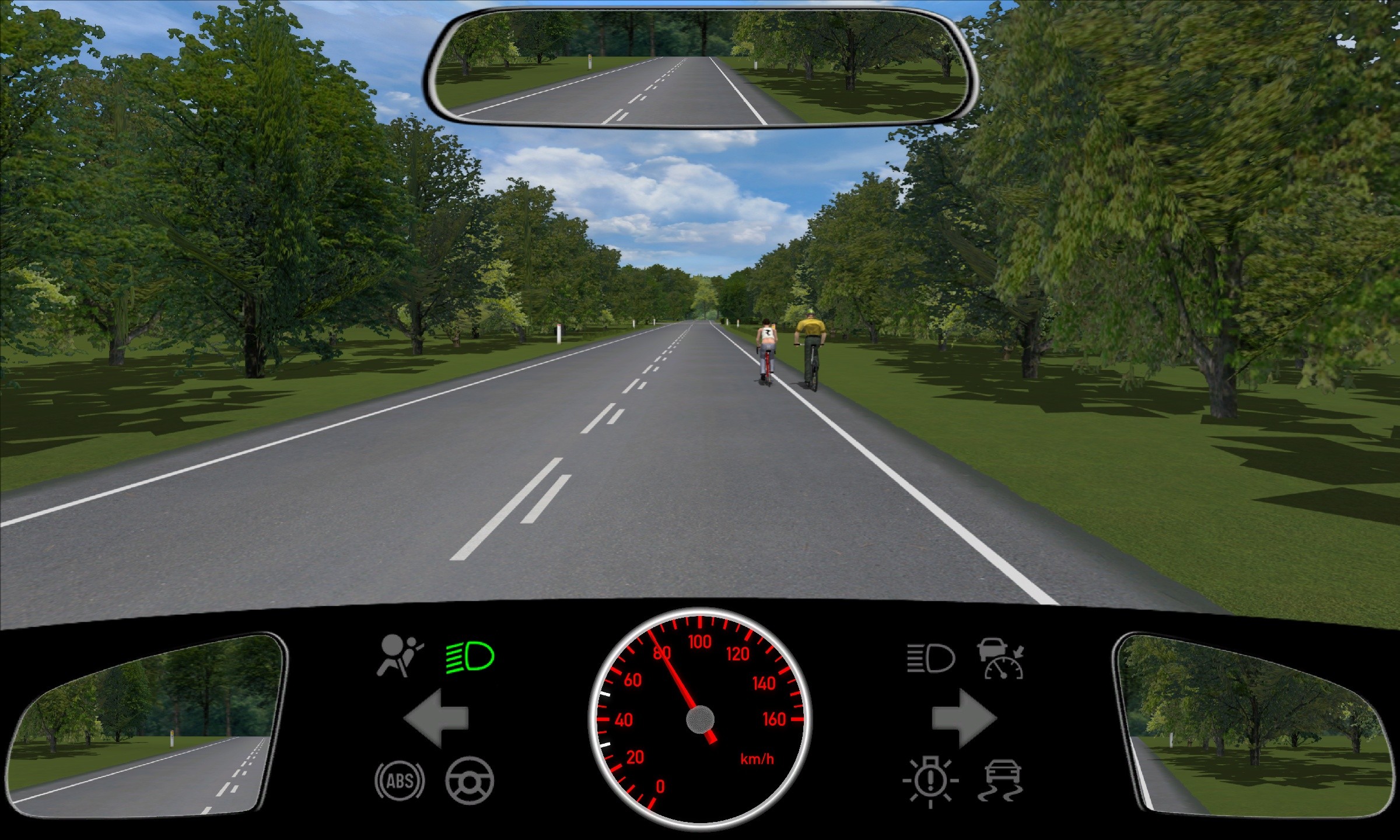Toggle the grey high beam headlight icon
Image resolution: width=1400 pixels, height=840 pixels.
pos(931,659)
